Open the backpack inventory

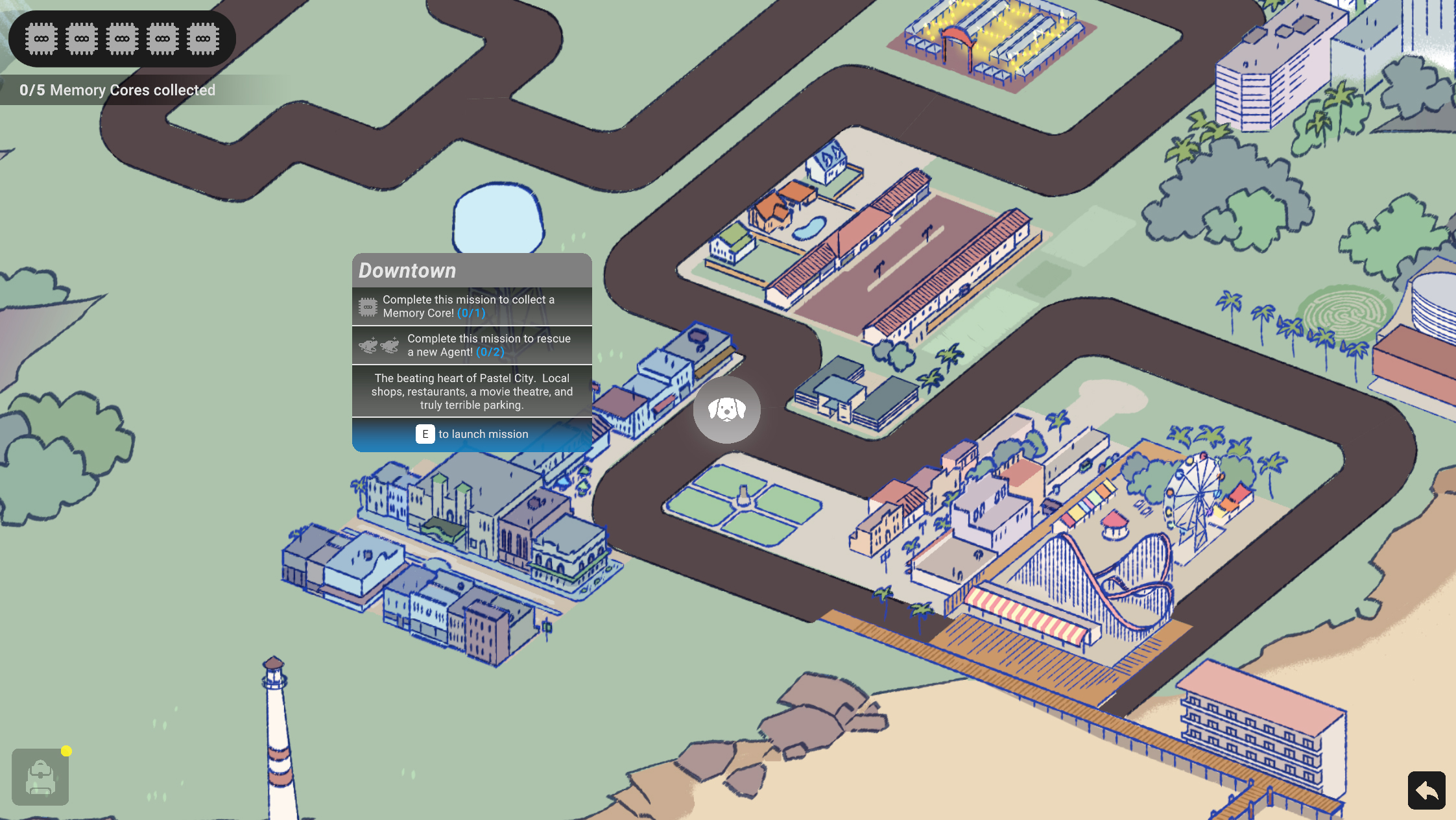click(x=40, y=777)
